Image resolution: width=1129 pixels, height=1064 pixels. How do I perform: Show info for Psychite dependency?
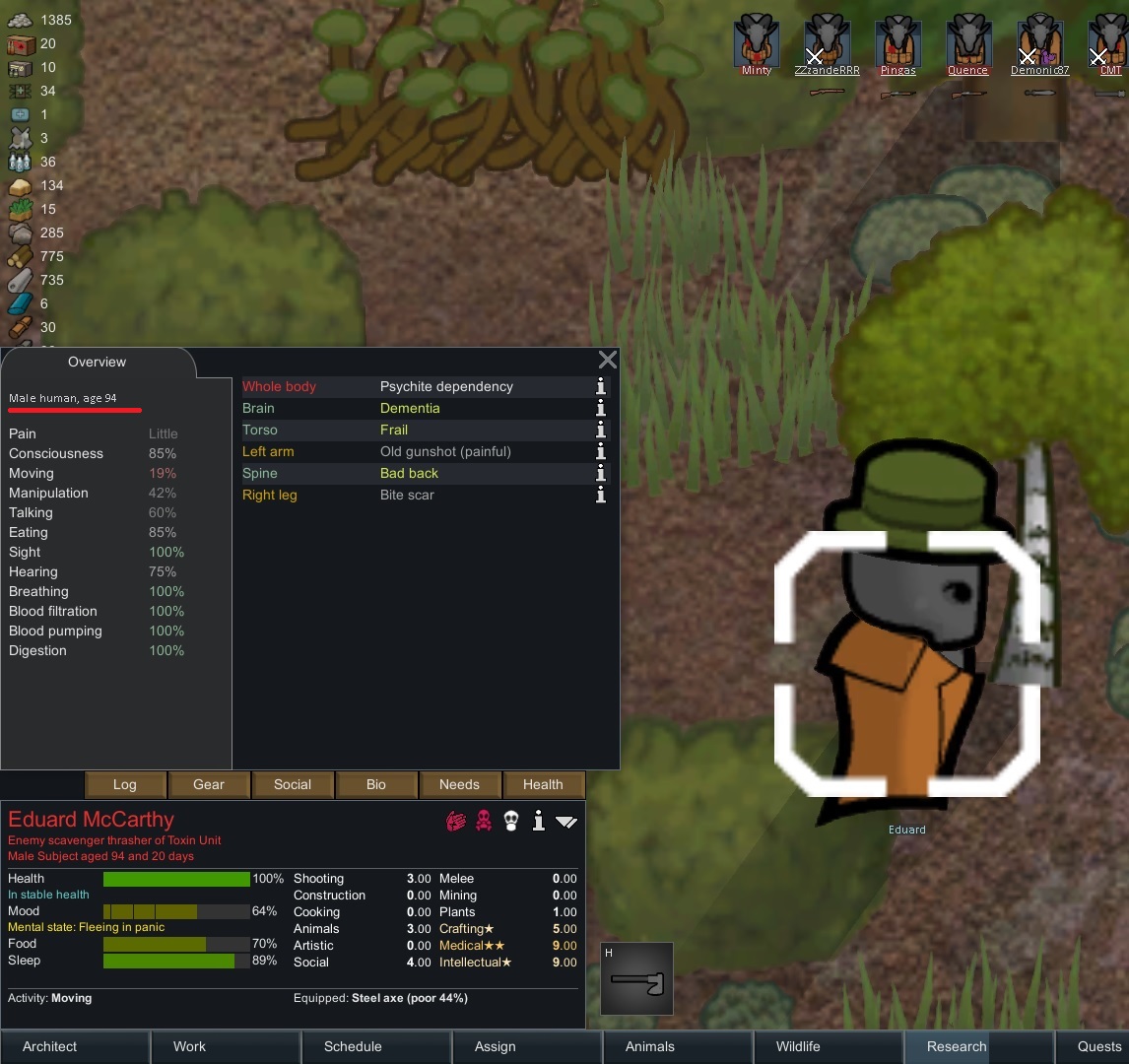click(x=600, y=386)
